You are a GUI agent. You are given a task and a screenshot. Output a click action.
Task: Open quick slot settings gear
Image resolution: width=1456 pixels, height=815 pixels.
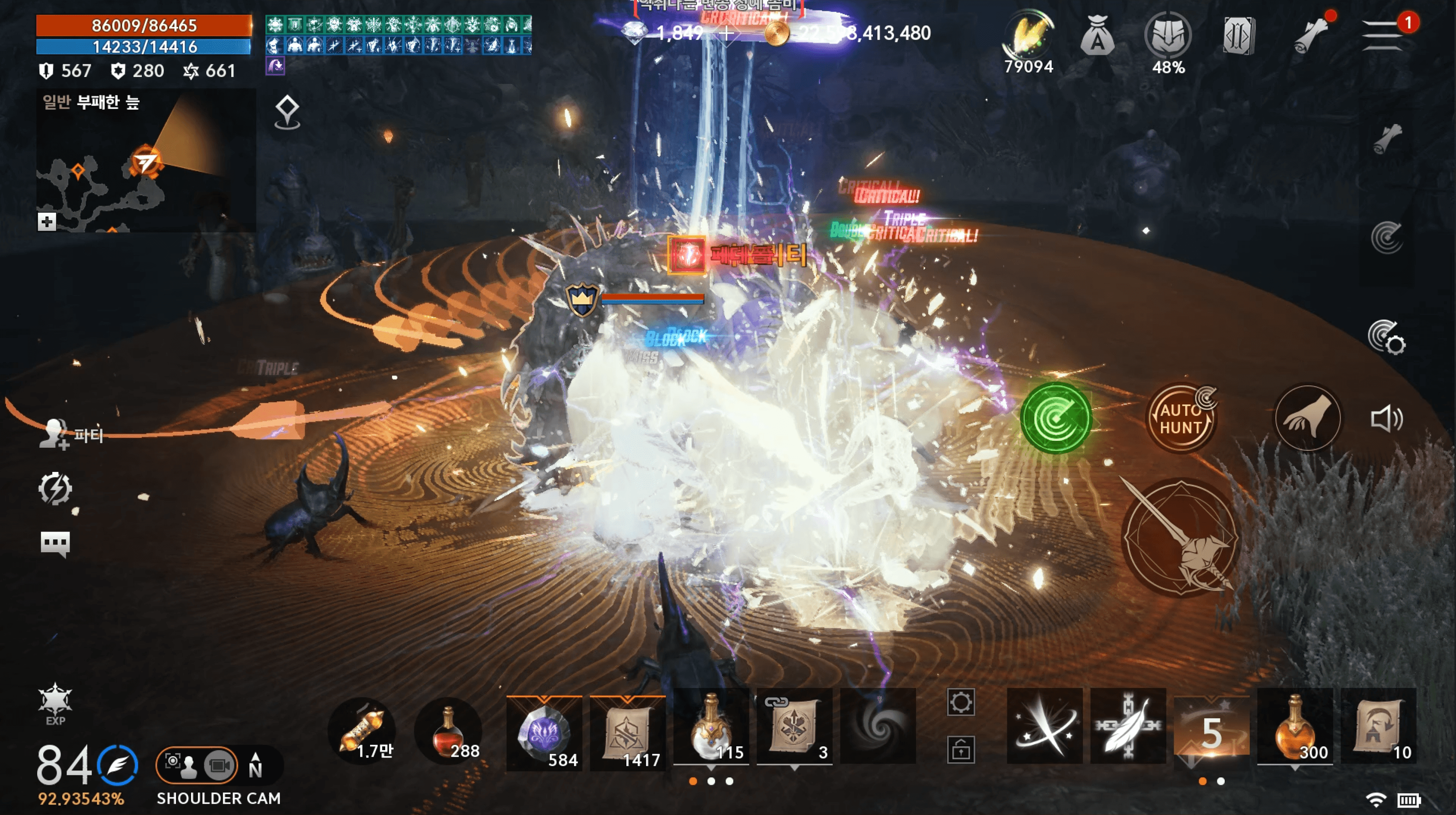[x=960, y=703]
